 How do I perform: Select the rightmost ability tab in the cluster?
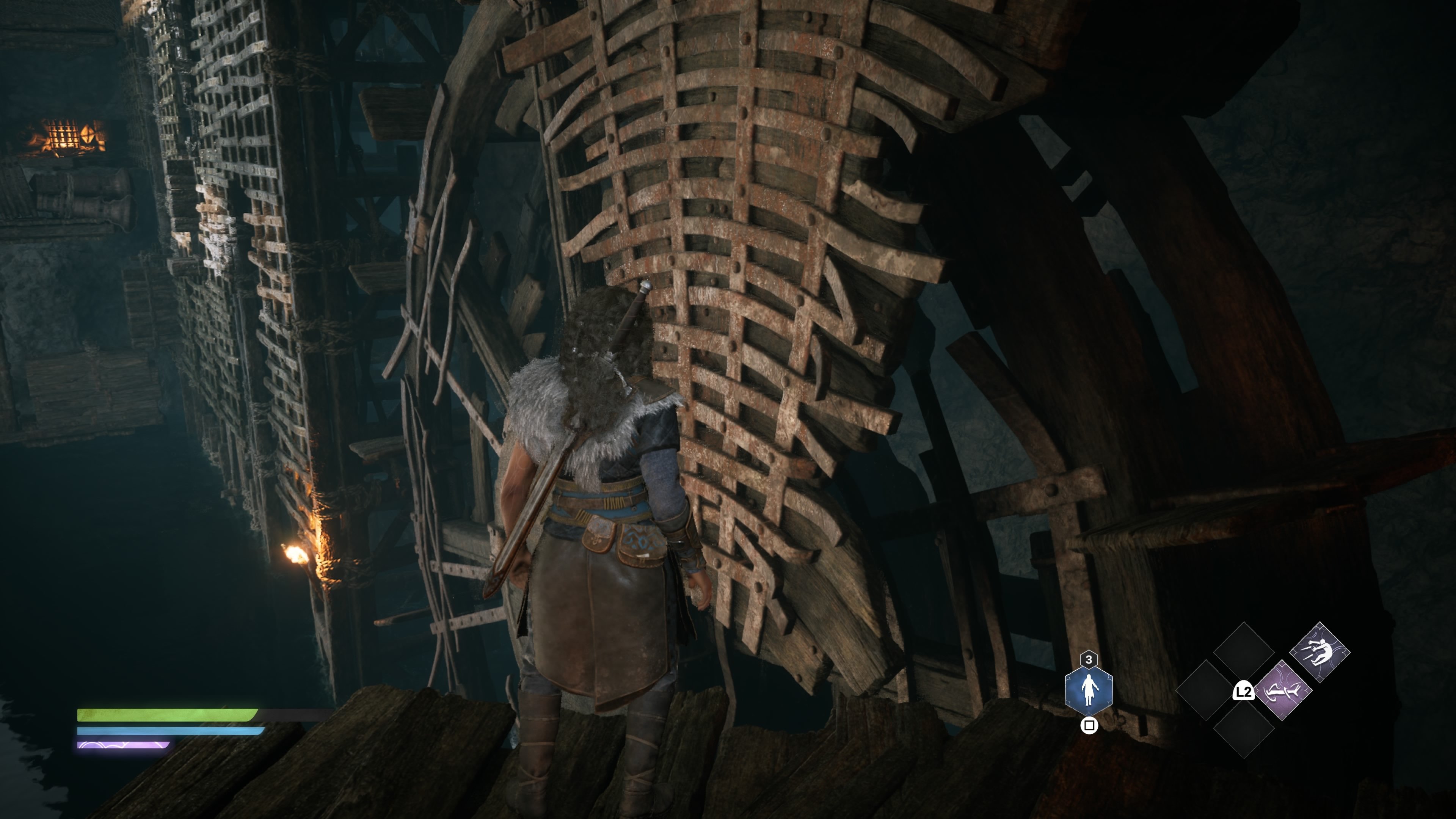click(1319, 653)
